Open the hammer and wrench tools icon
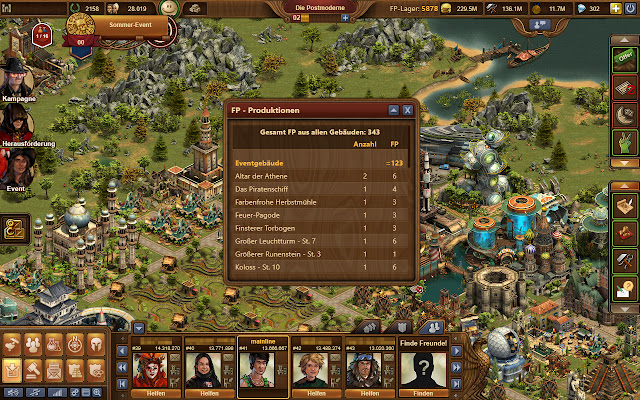640x400 pixels. [624, 260]
